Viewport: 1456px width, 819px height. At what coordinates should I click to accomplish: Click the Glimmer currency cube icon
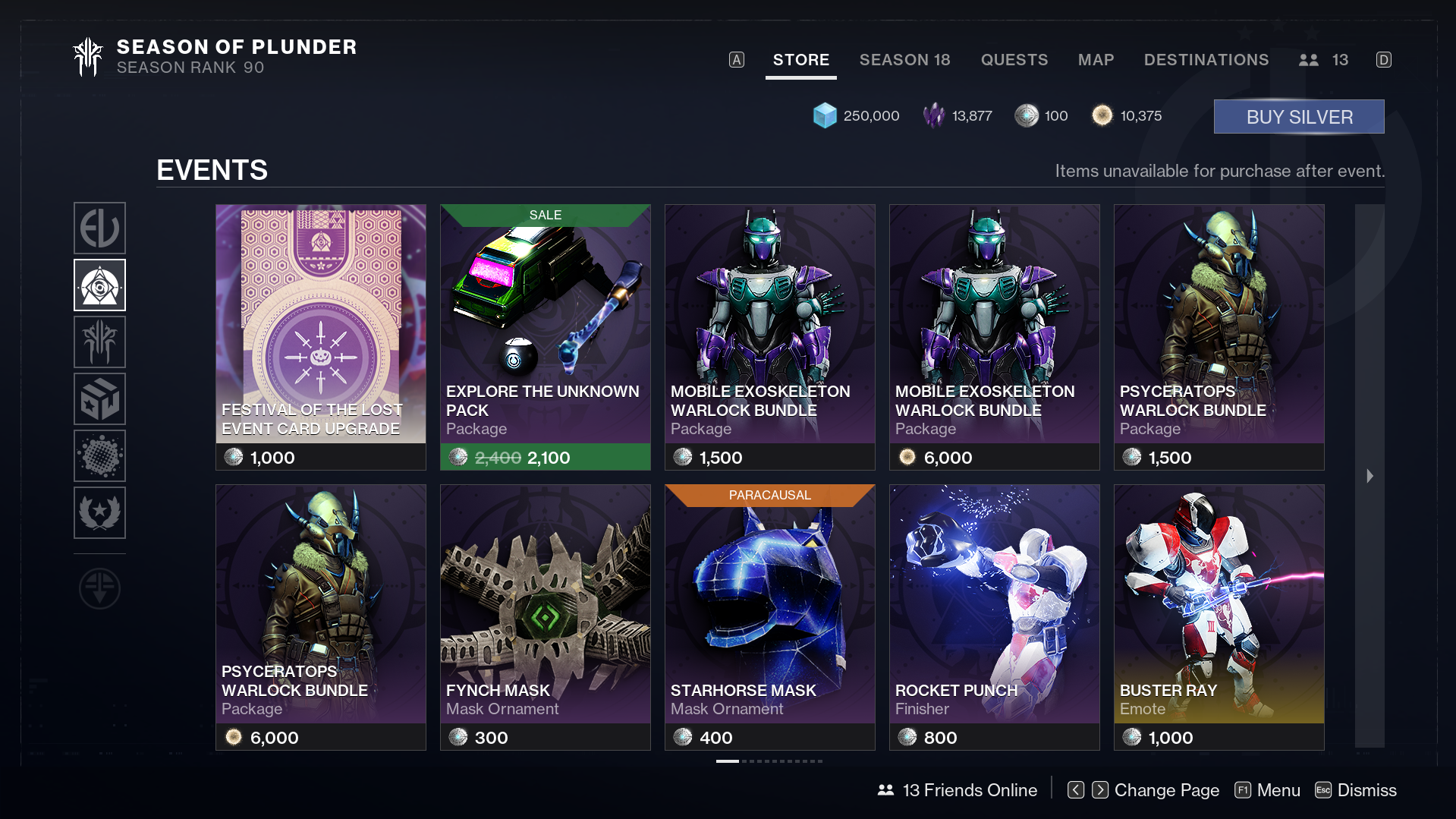coord(824,115)
